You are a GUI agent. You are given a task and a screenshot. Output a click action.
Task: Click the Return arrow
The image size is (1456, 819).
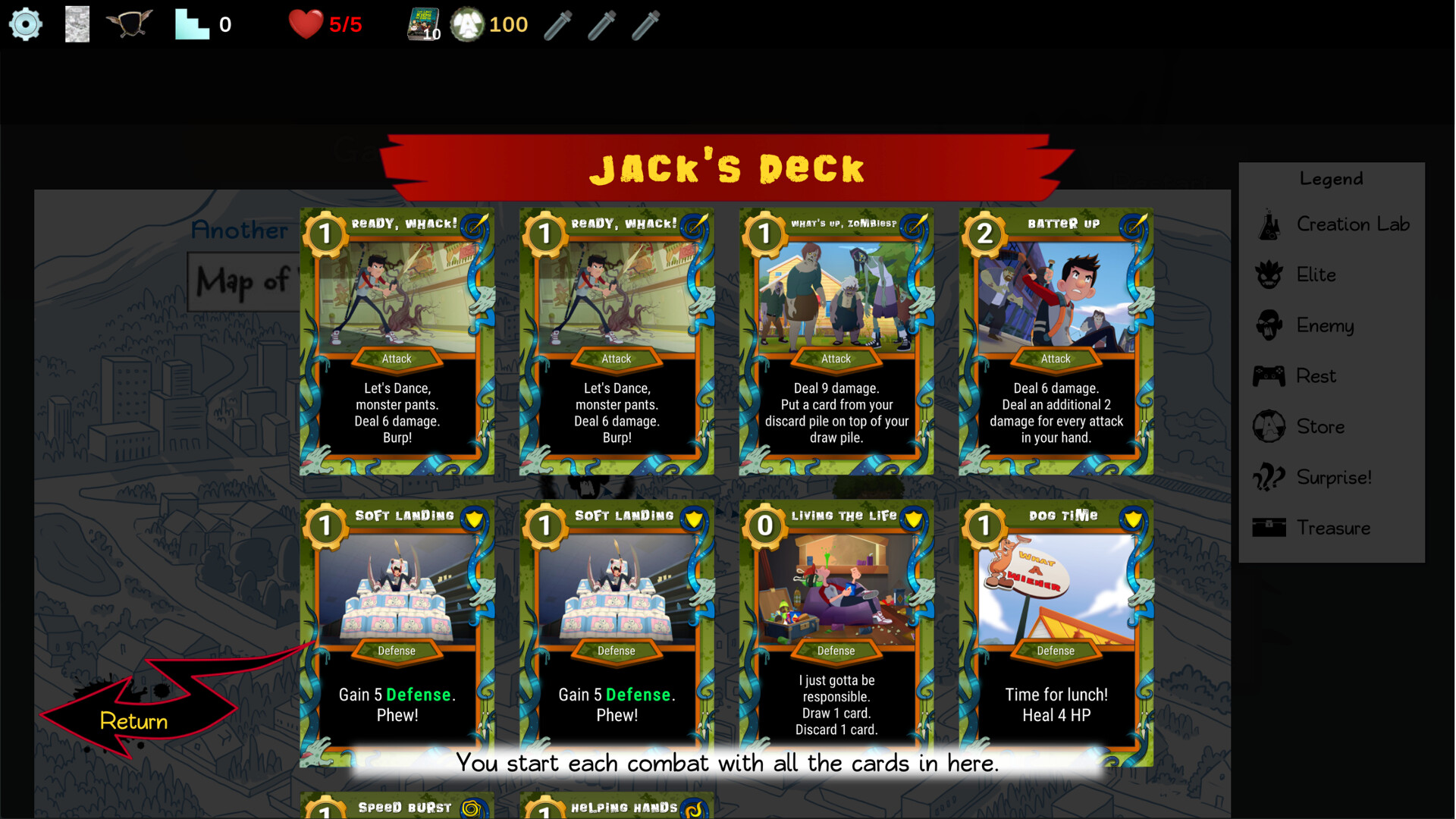click(133, 720)
